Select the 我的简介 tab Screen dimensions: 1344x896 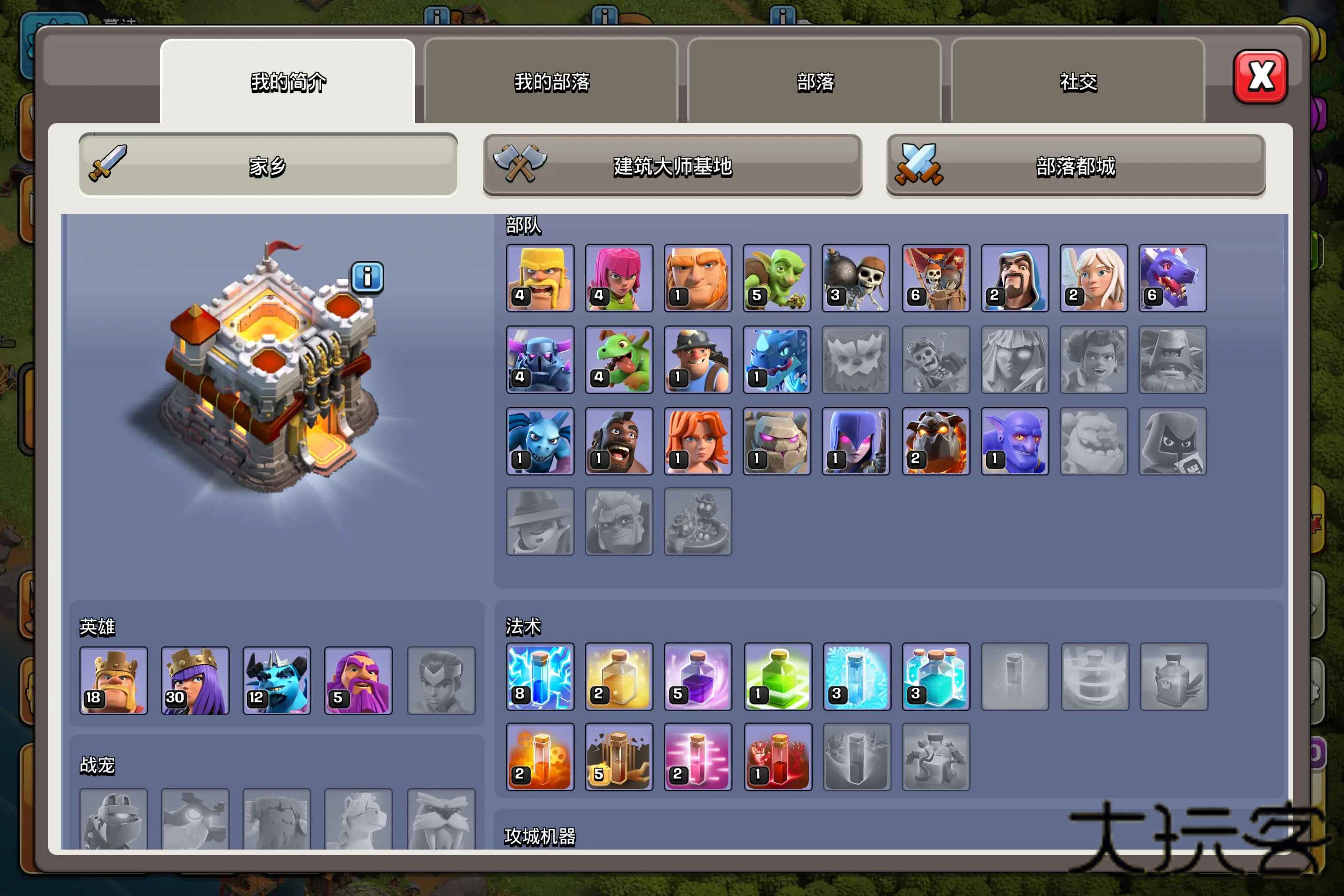click(288, 82)
